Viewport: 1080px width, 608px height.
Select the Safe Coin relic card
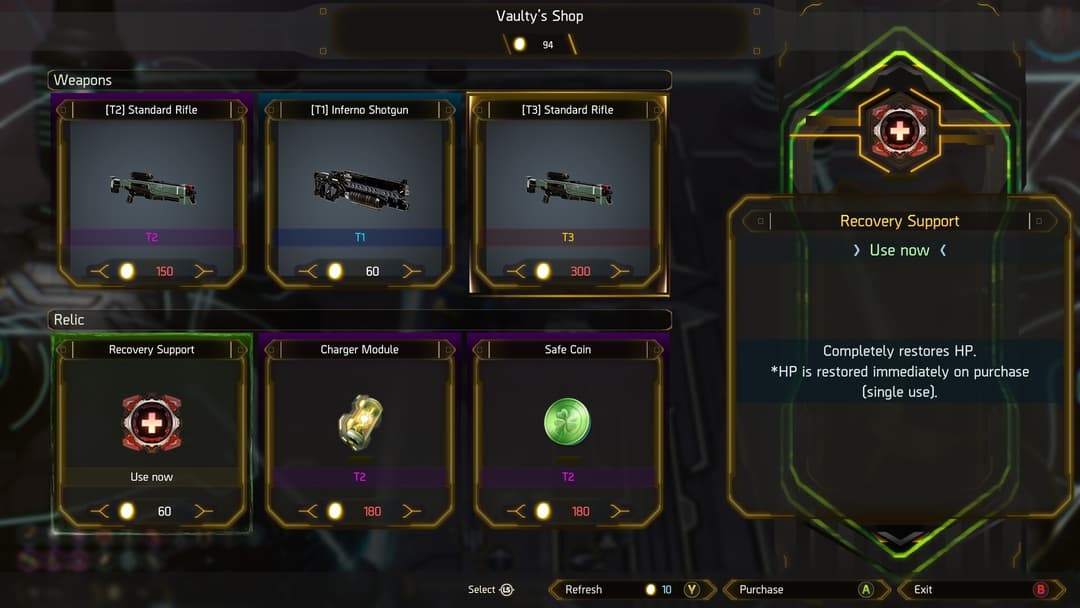(568, 432)
